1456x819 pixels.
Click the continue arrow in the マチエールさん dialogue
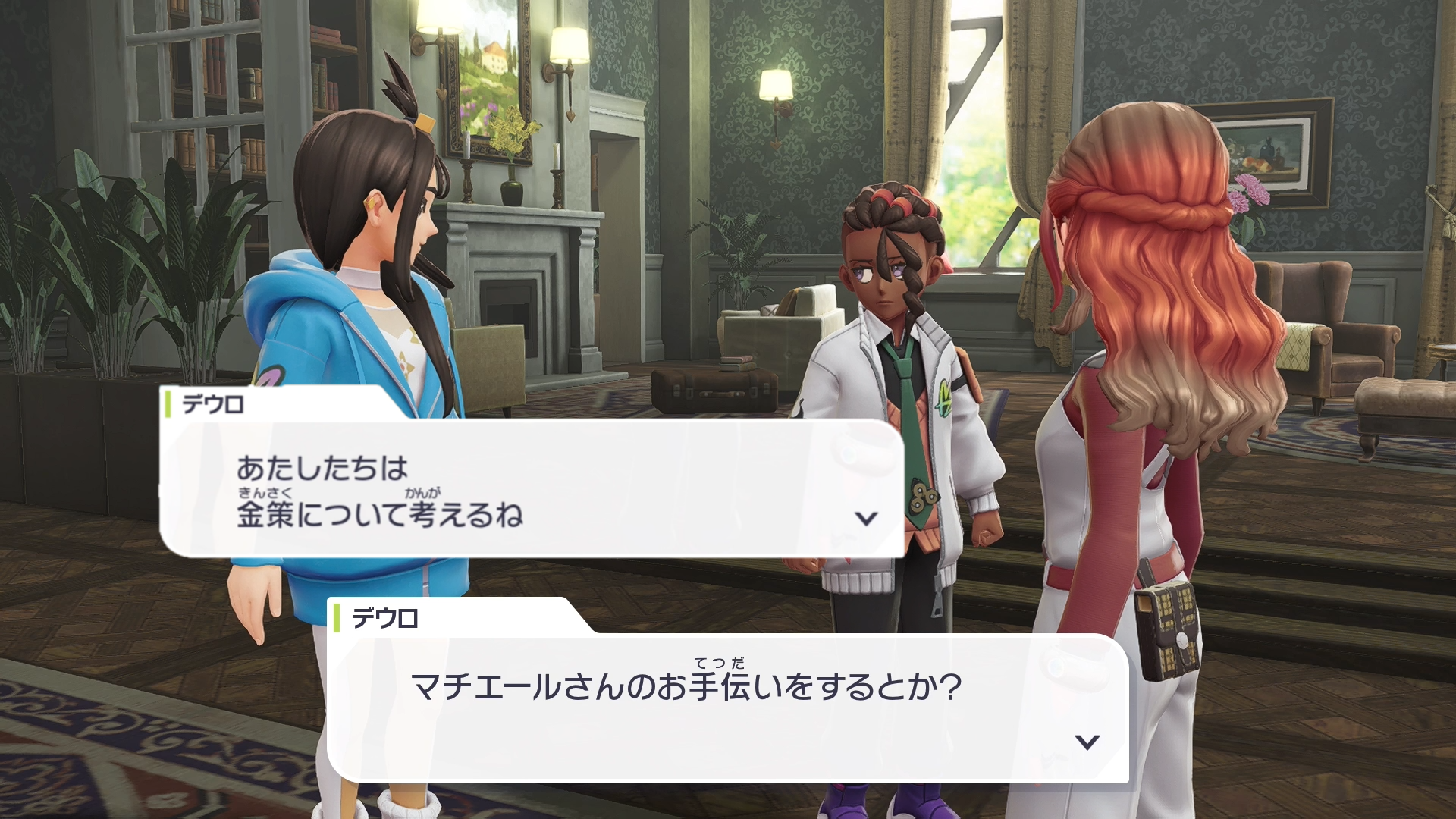(x=1087, y=742)
